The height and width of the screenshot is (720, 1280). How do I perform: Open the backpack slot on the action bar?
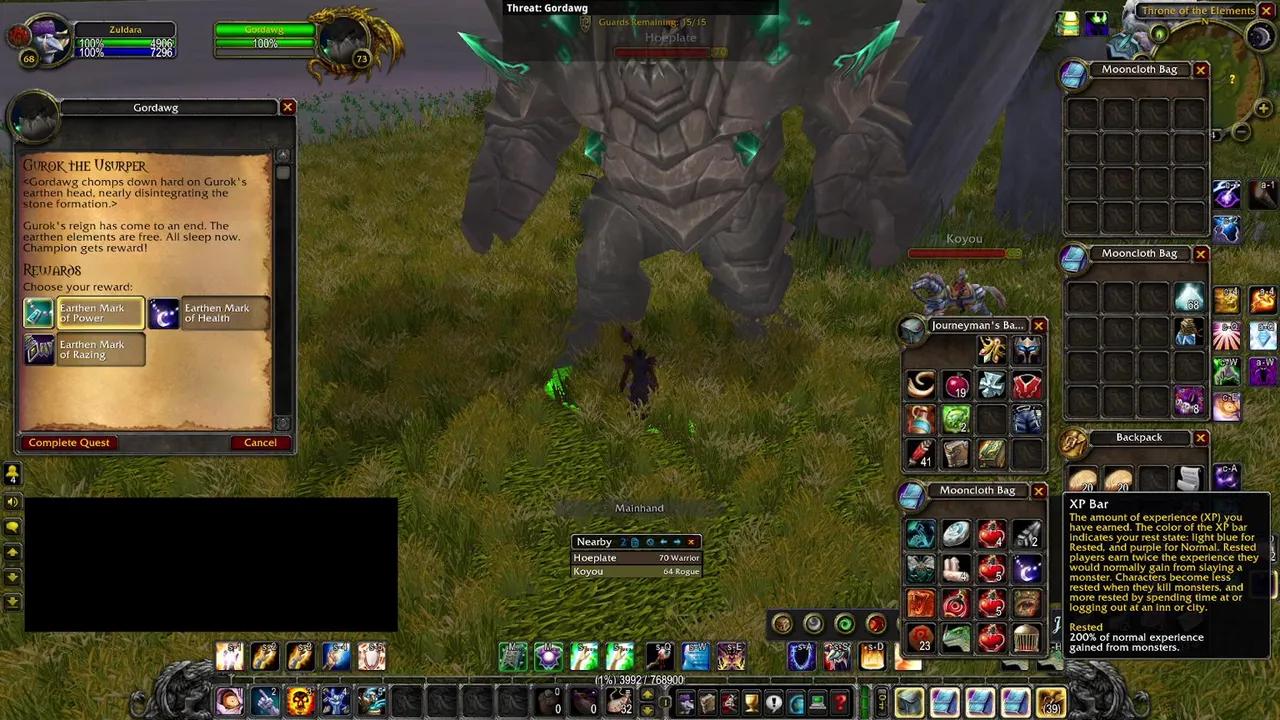[x=907, y=702]
